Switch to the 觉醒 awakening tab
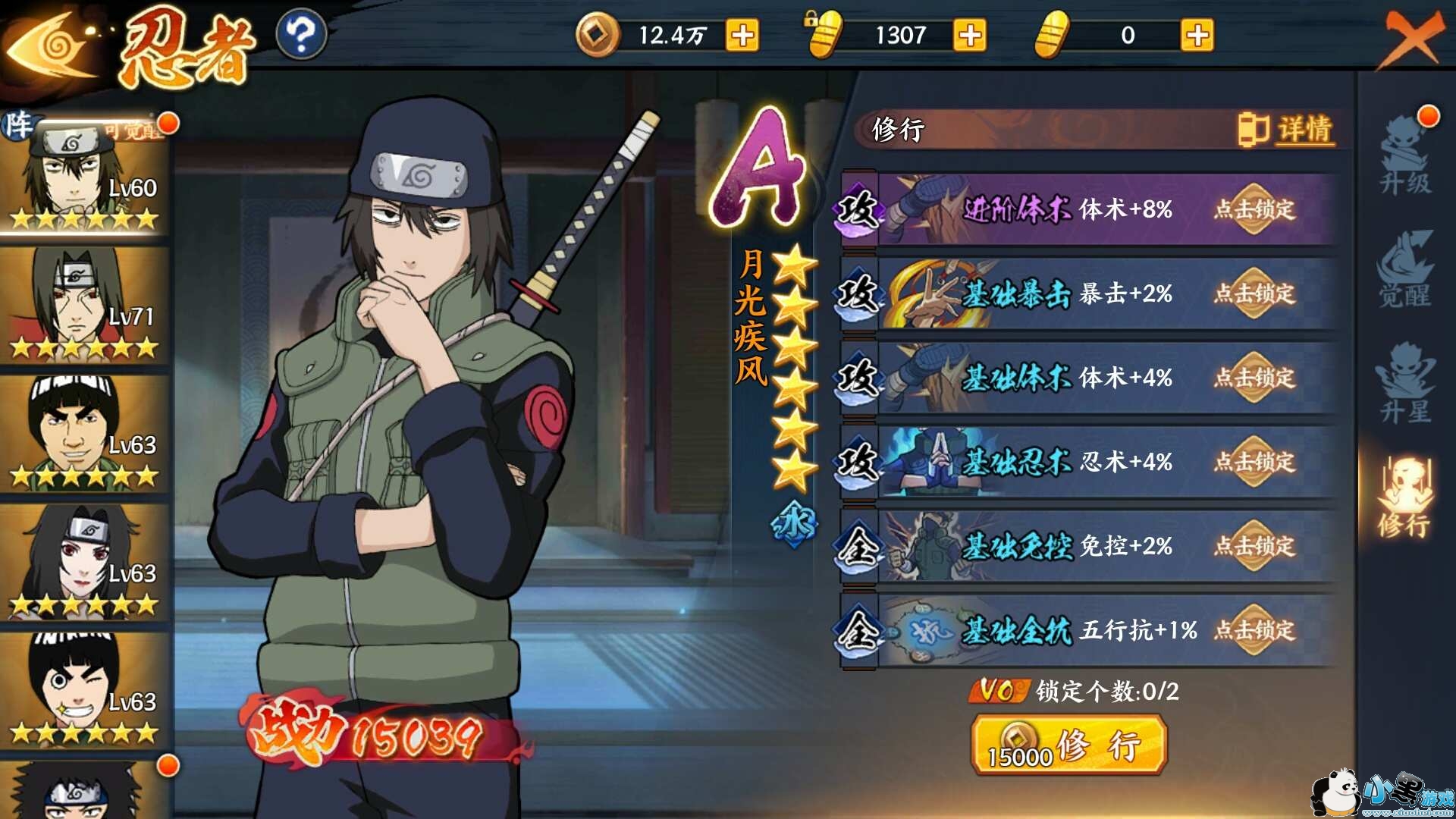The width and height of the screenshot is (1456, 819). tap(1405, 269)
